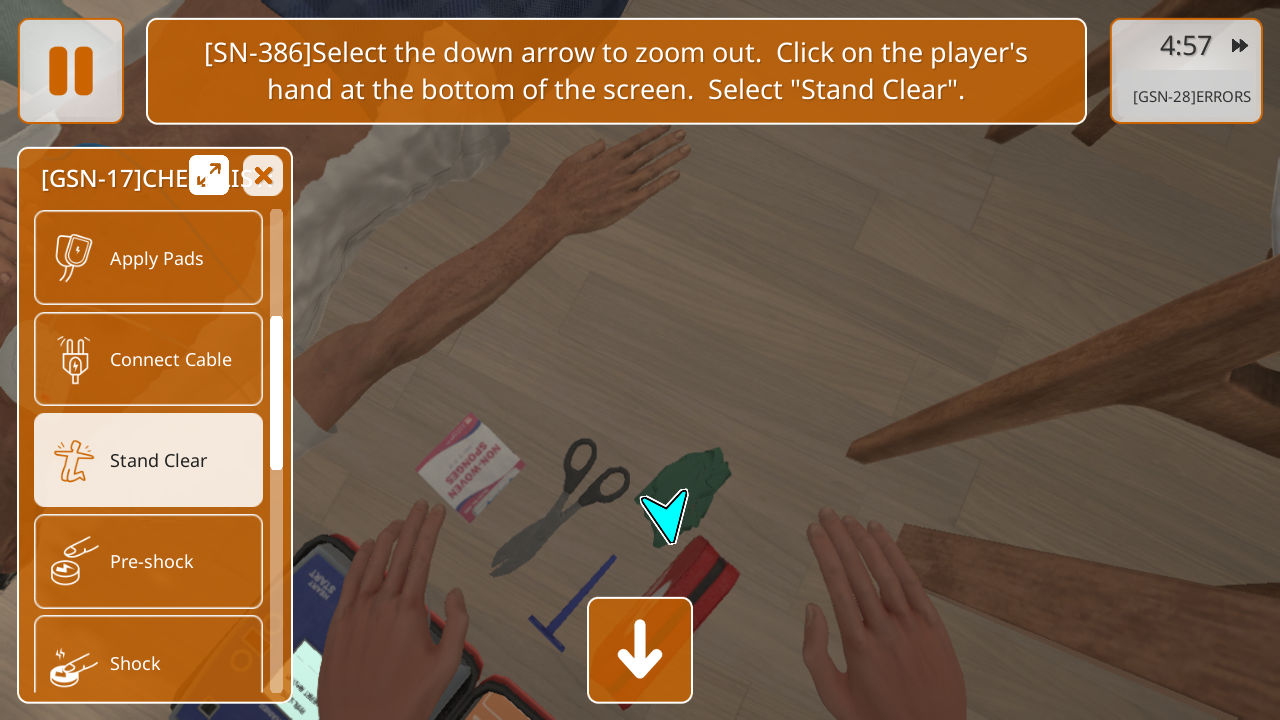Image resolution: width=1280 pixels, height=720 pixels.
Task: Expand the checklist panel
Action: (x=209, y=175)
